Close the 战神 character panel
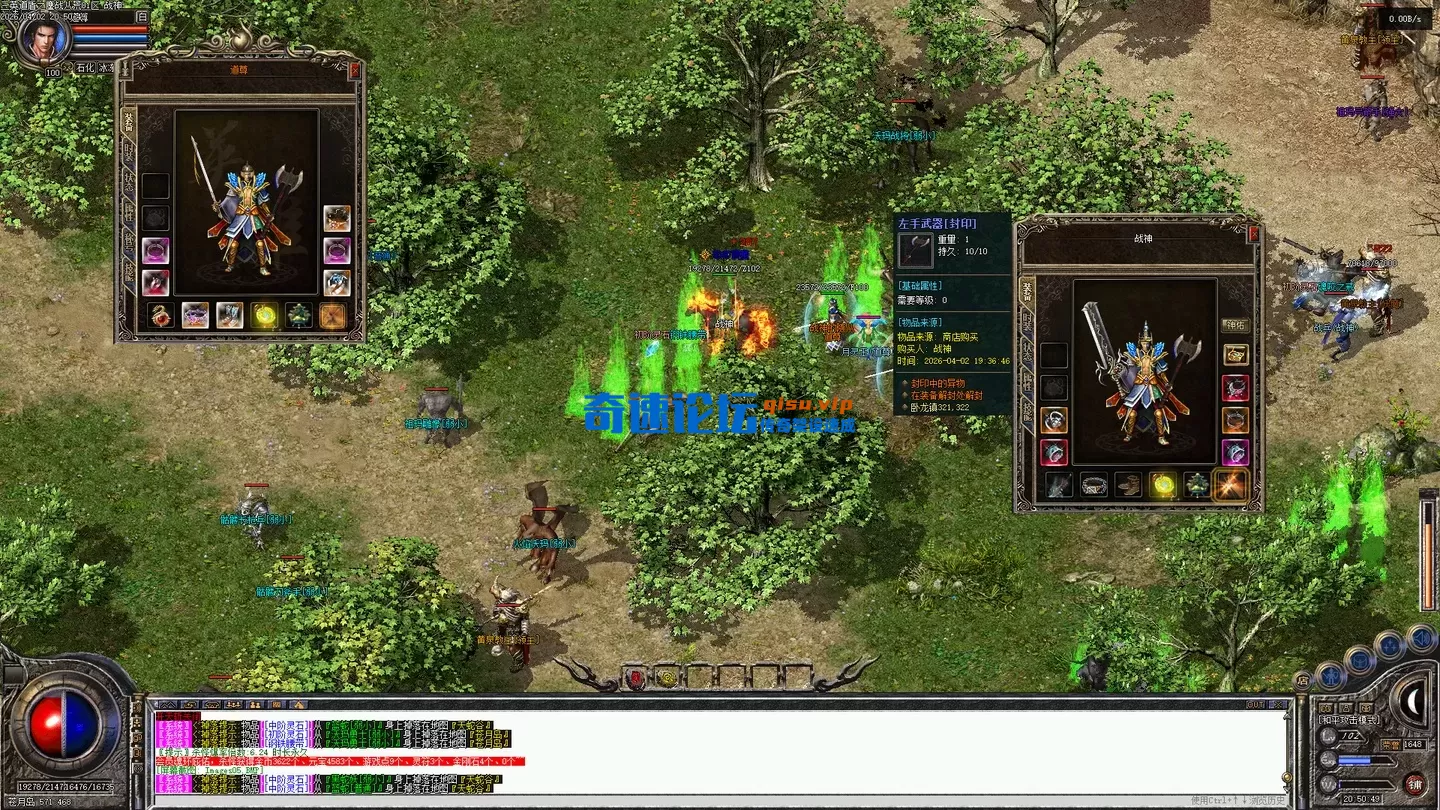 [x=1254, y=232]
